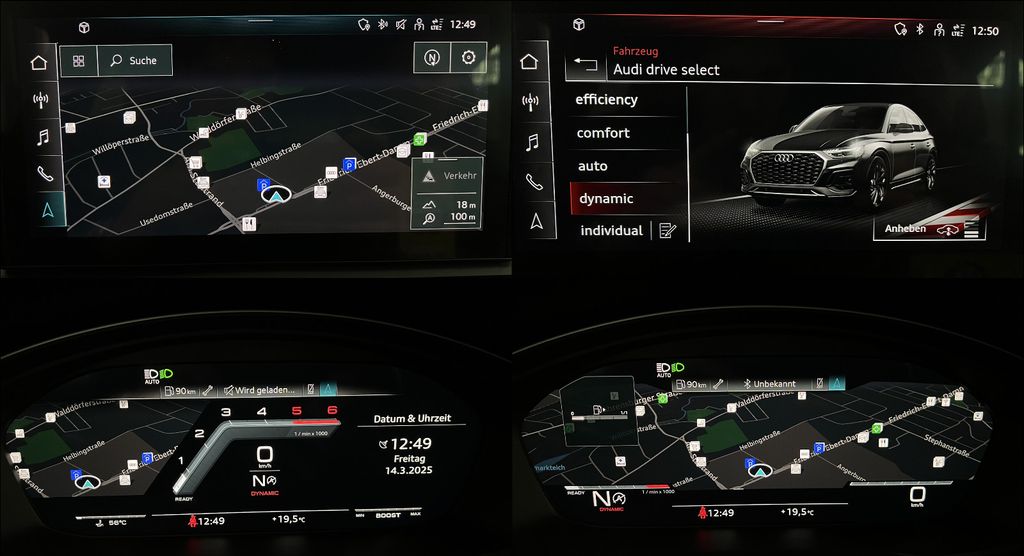Select the dynamic drive mode
1024x556 pixels.
606,199
